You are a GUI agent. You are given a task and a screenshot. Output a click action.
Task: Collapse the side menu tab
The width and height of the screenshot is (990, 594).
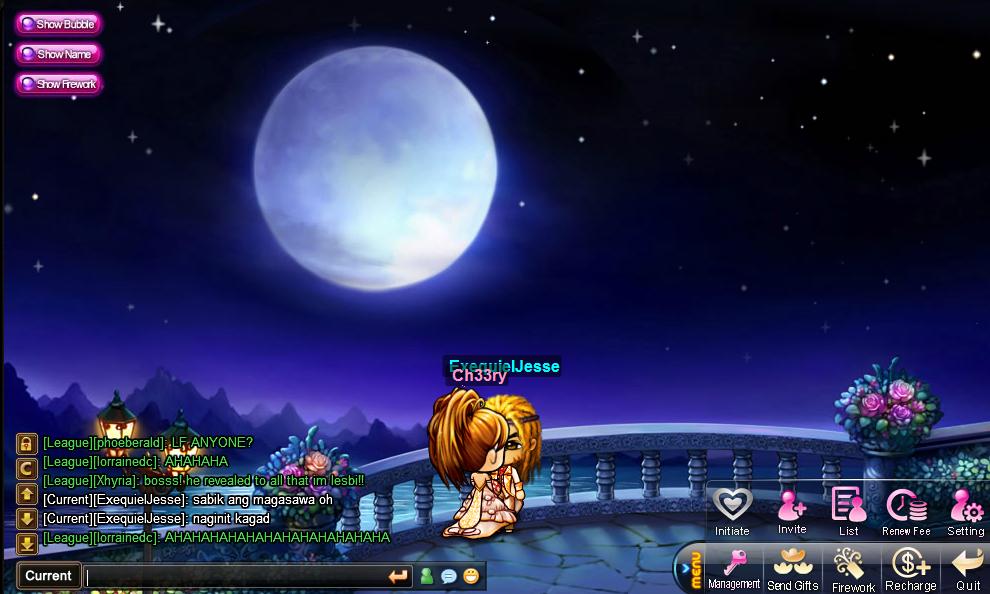[688, 570]
